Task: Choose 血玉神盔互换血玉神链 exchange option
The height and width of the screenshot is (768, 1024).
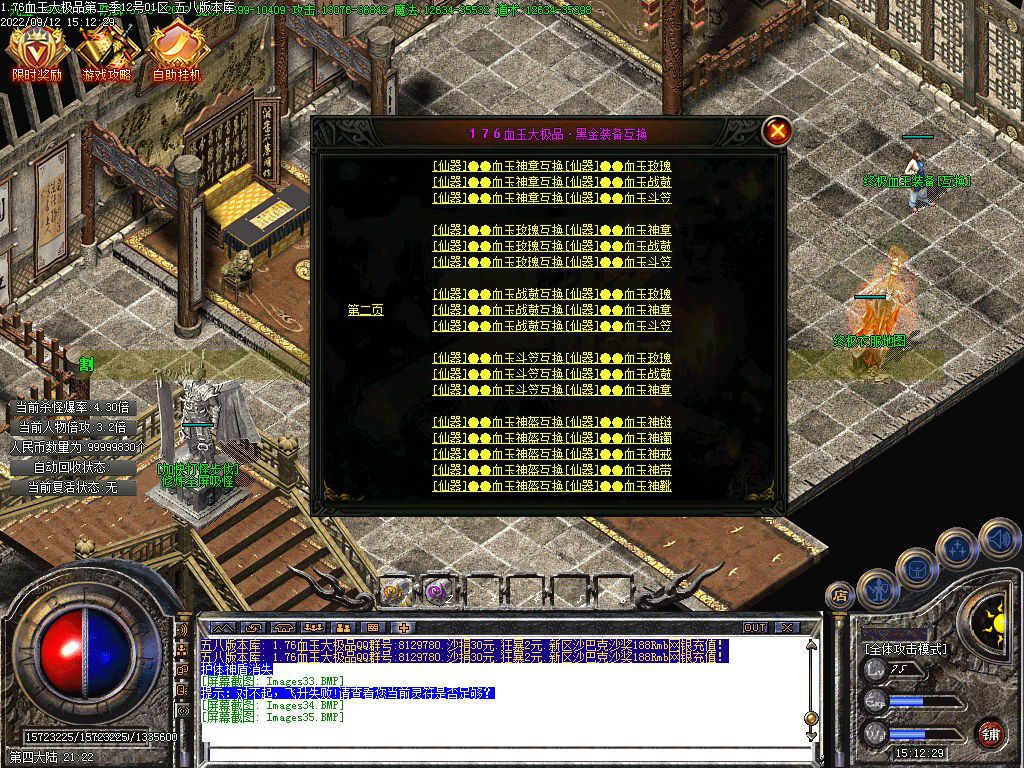Action: 551,422
